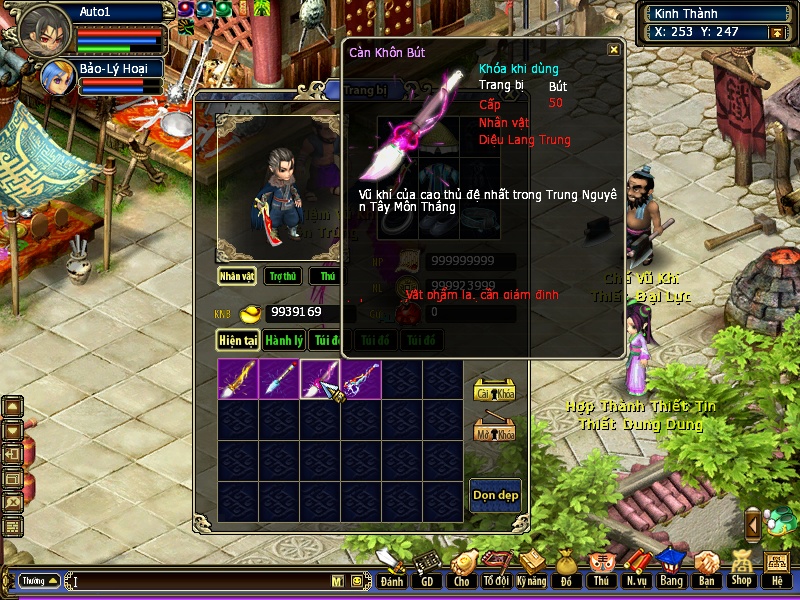Choose the blue spear weapon slot
The height and width of the screenshot is (600, 800).
pyautogui.click(x=279, y=379)
